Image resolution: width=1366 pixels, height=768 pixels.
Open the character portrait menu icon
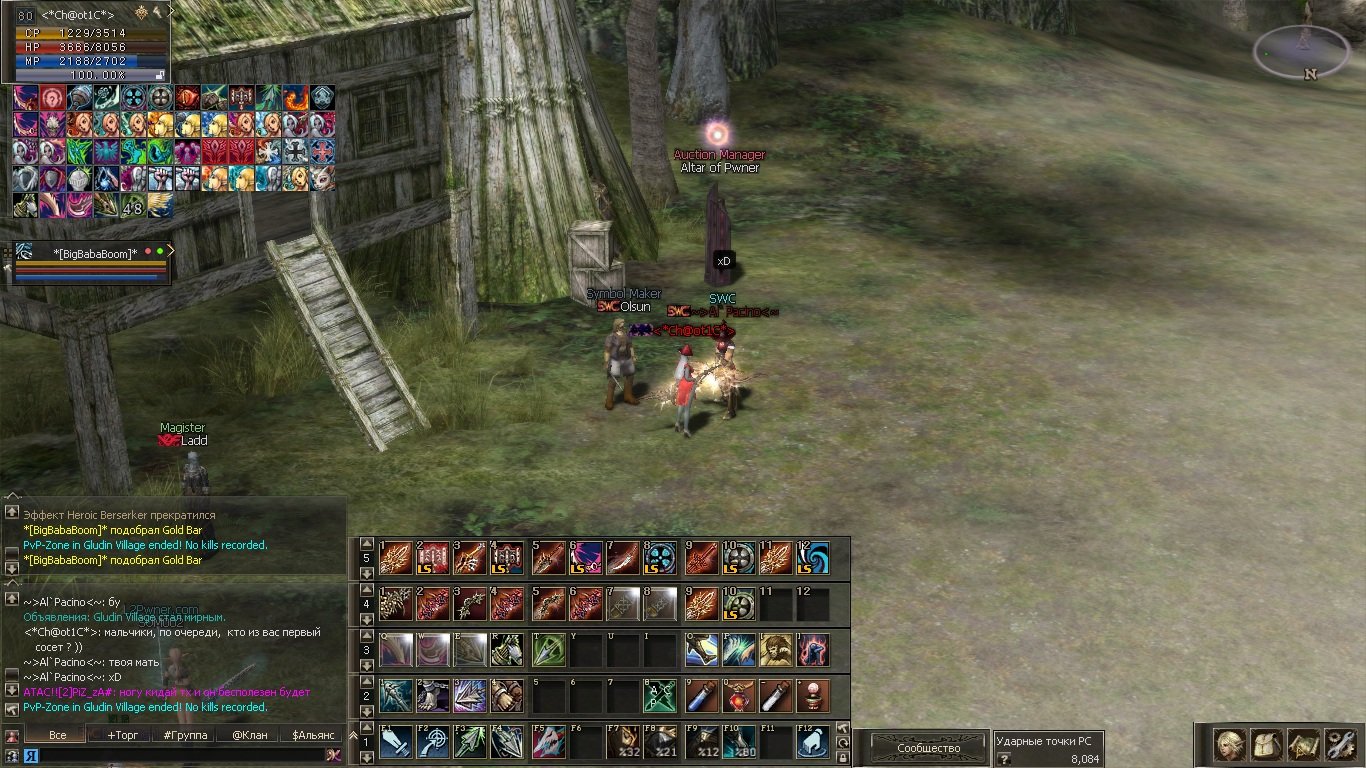click(x=1229, y=745)
